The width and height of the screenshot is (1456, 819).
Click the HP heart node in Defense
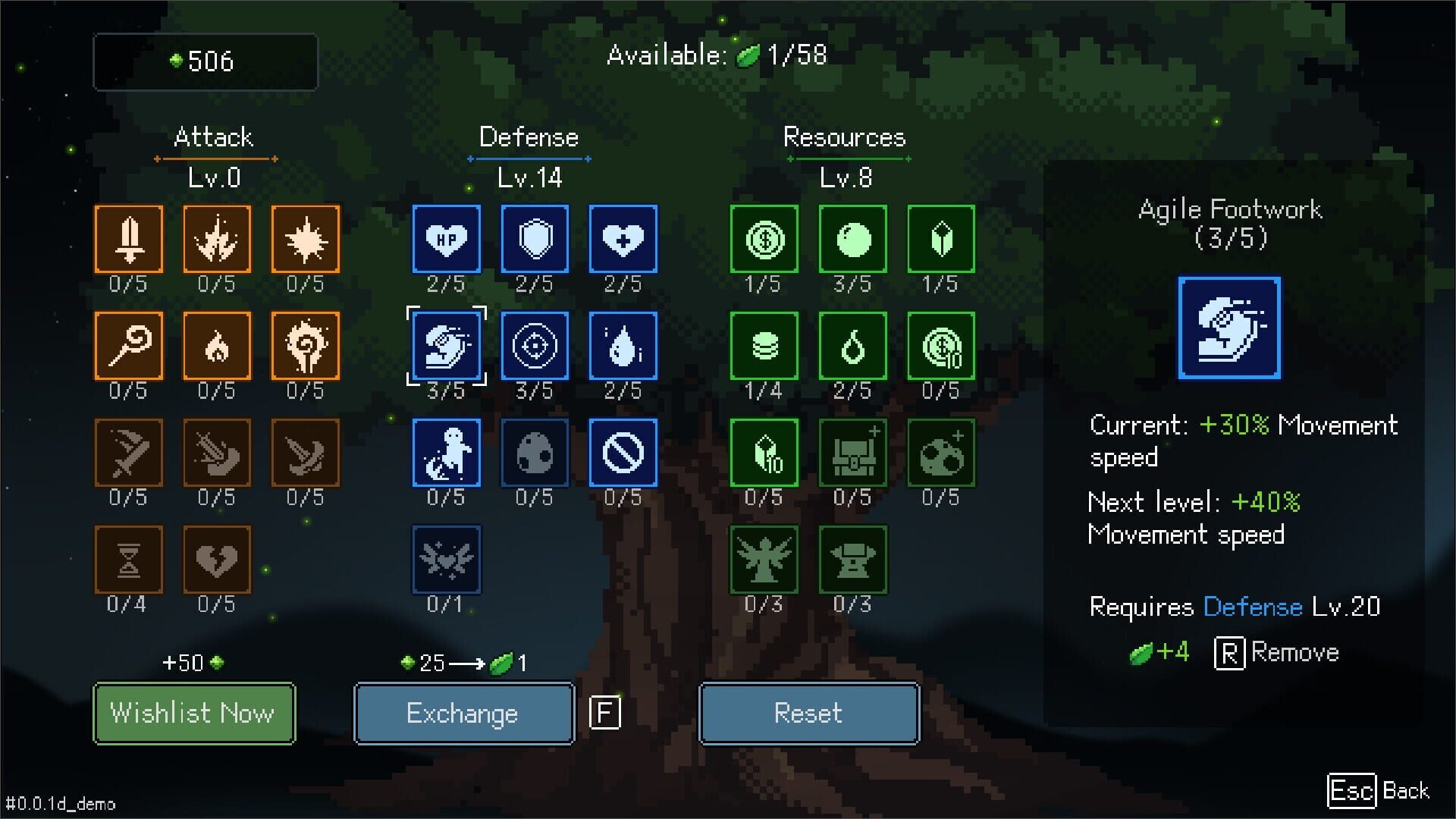pyautogui.click(x=445, y=239)
